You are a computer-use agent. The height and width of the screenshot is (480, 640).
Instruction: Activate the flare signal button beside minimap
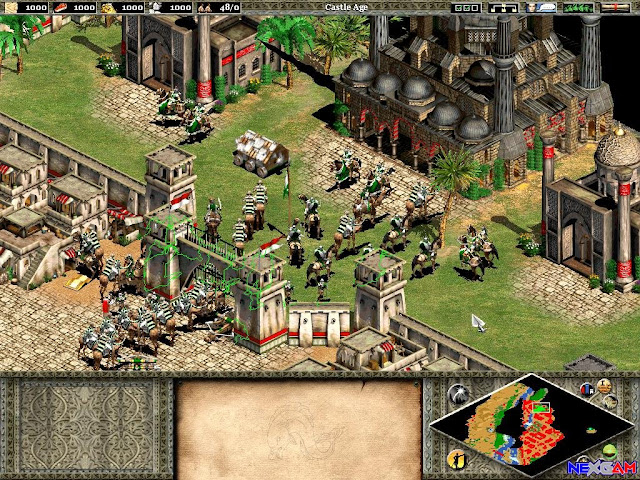coord(458,393)
